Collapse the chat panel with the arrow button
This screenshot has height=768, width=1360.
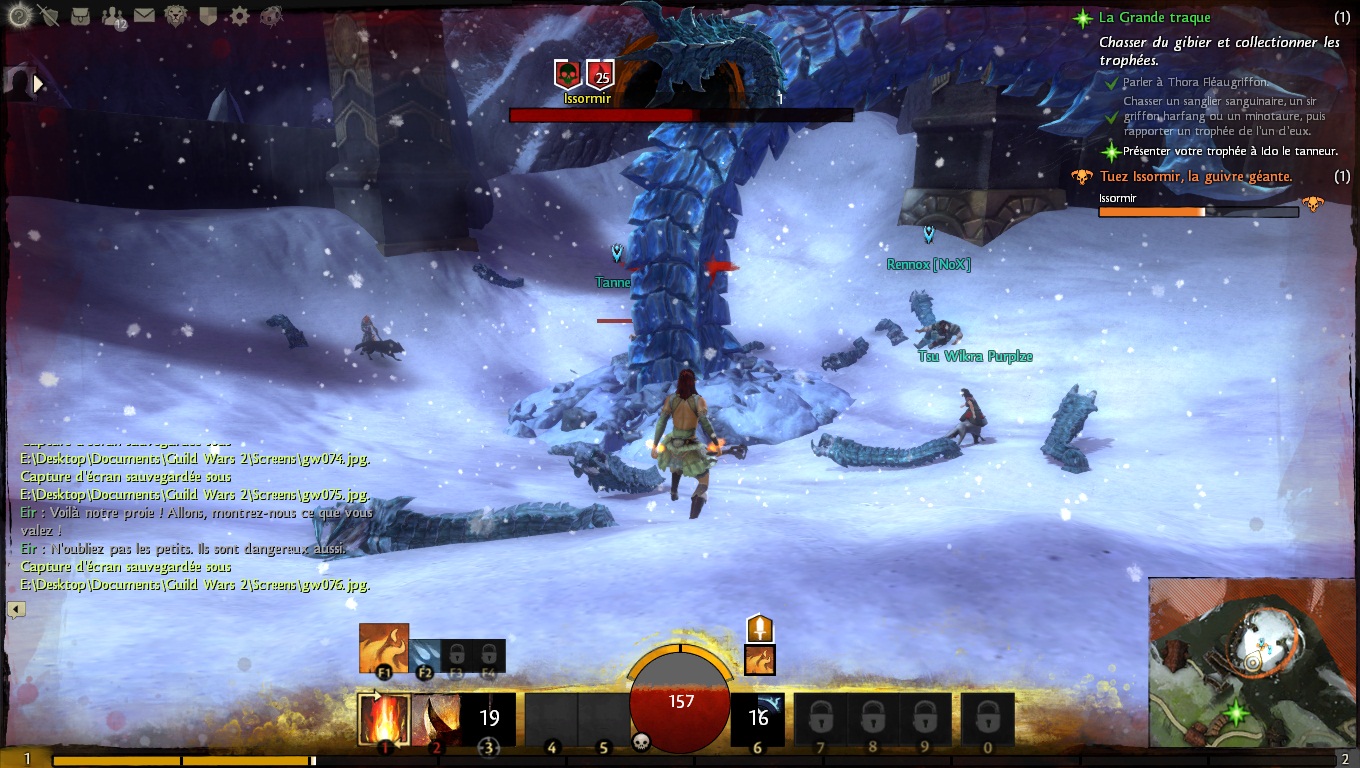click(17, 609)
